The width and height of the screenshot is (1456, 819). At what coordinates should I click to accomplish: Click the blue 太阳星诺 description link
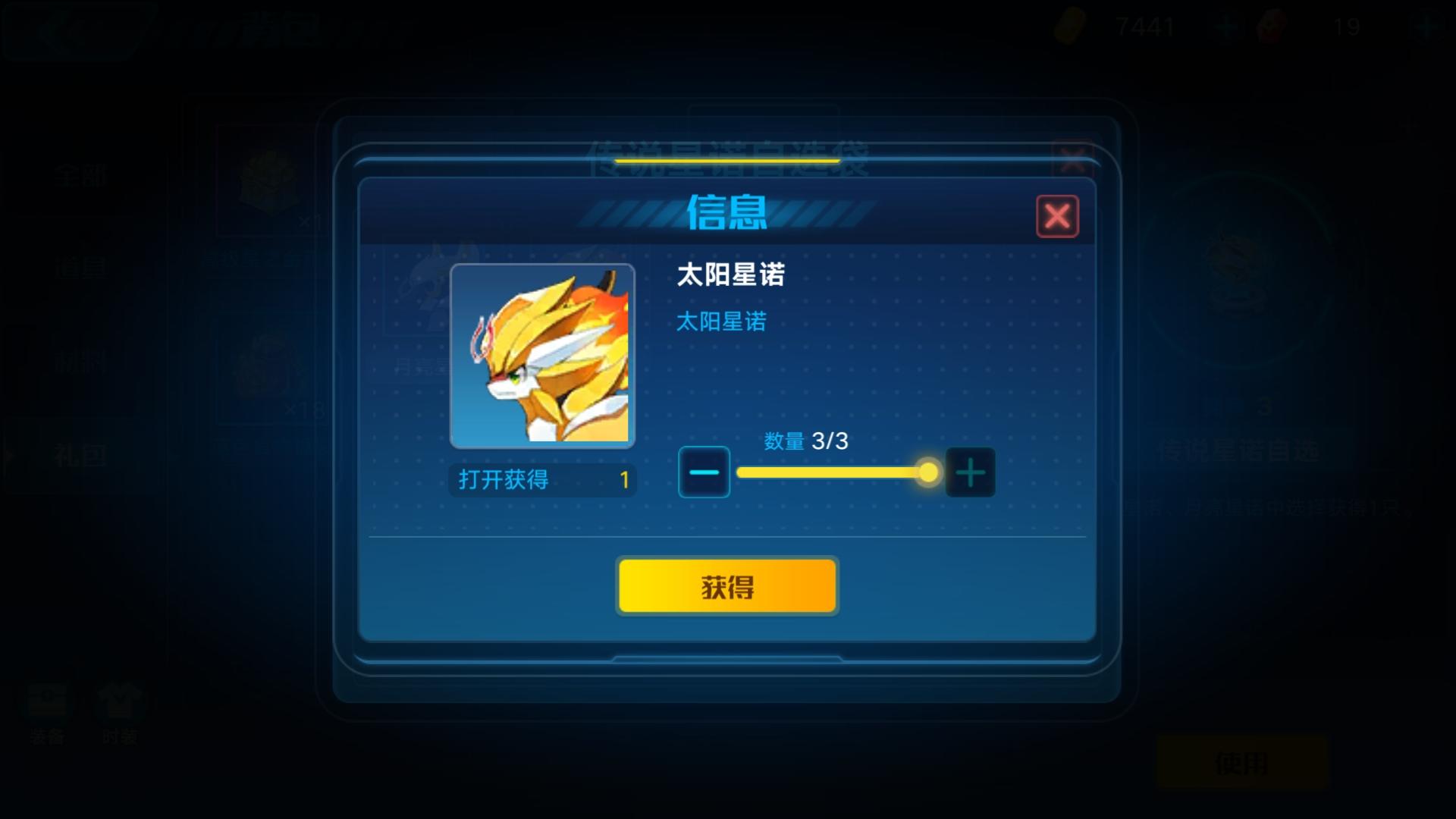[720, 322]
